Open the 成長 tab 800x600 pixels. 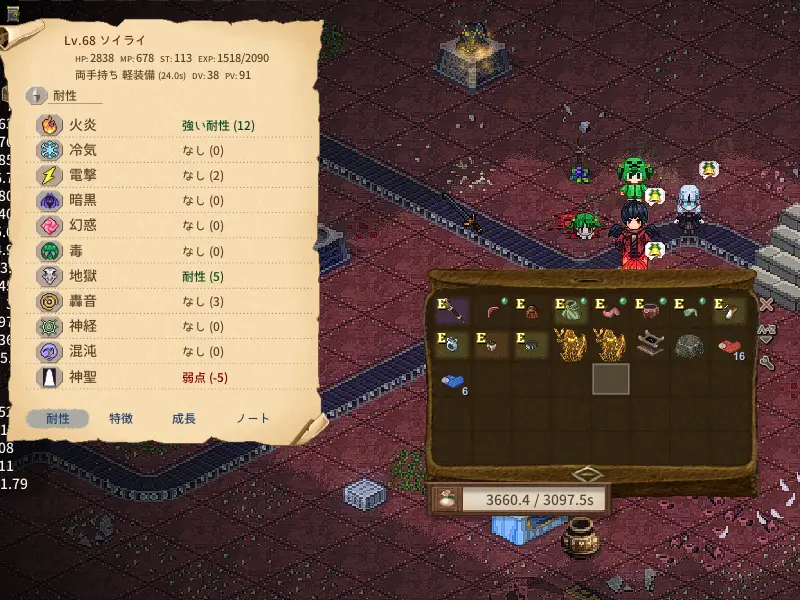184,419
